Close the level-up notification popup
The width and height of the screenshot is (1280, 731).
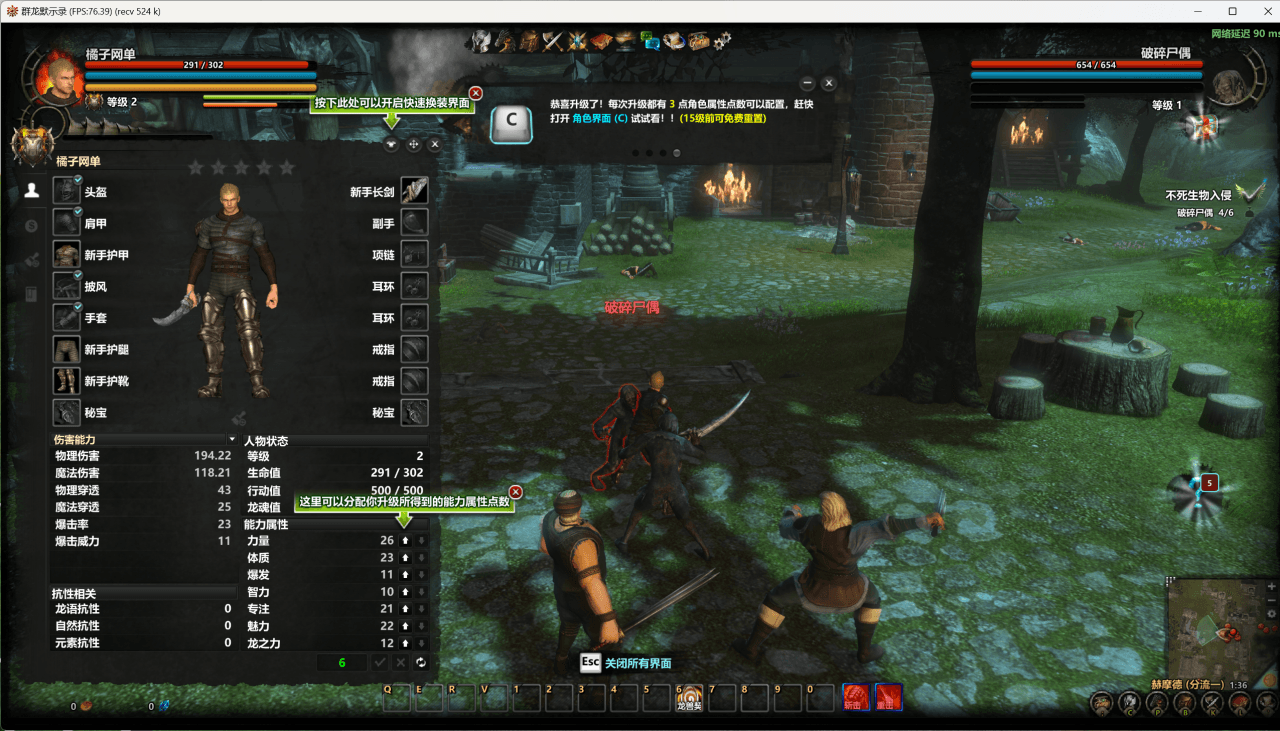tap(829, 83)
